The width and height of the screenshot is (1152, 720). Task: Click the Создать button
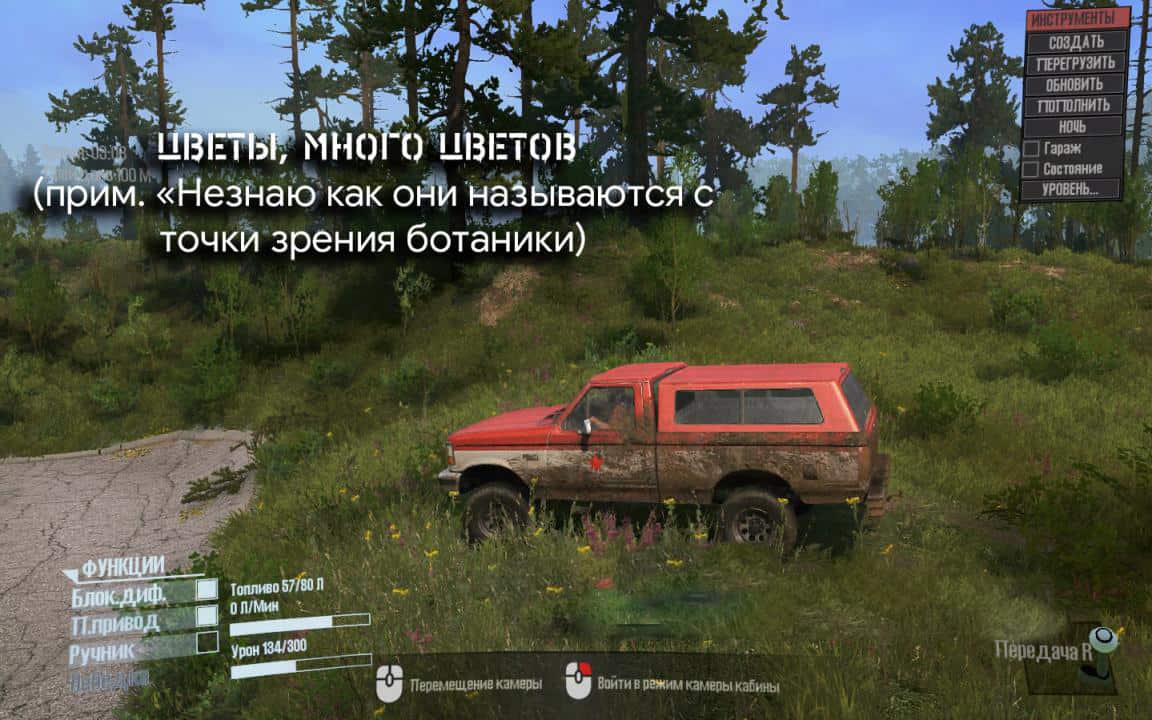[1077, 42]
